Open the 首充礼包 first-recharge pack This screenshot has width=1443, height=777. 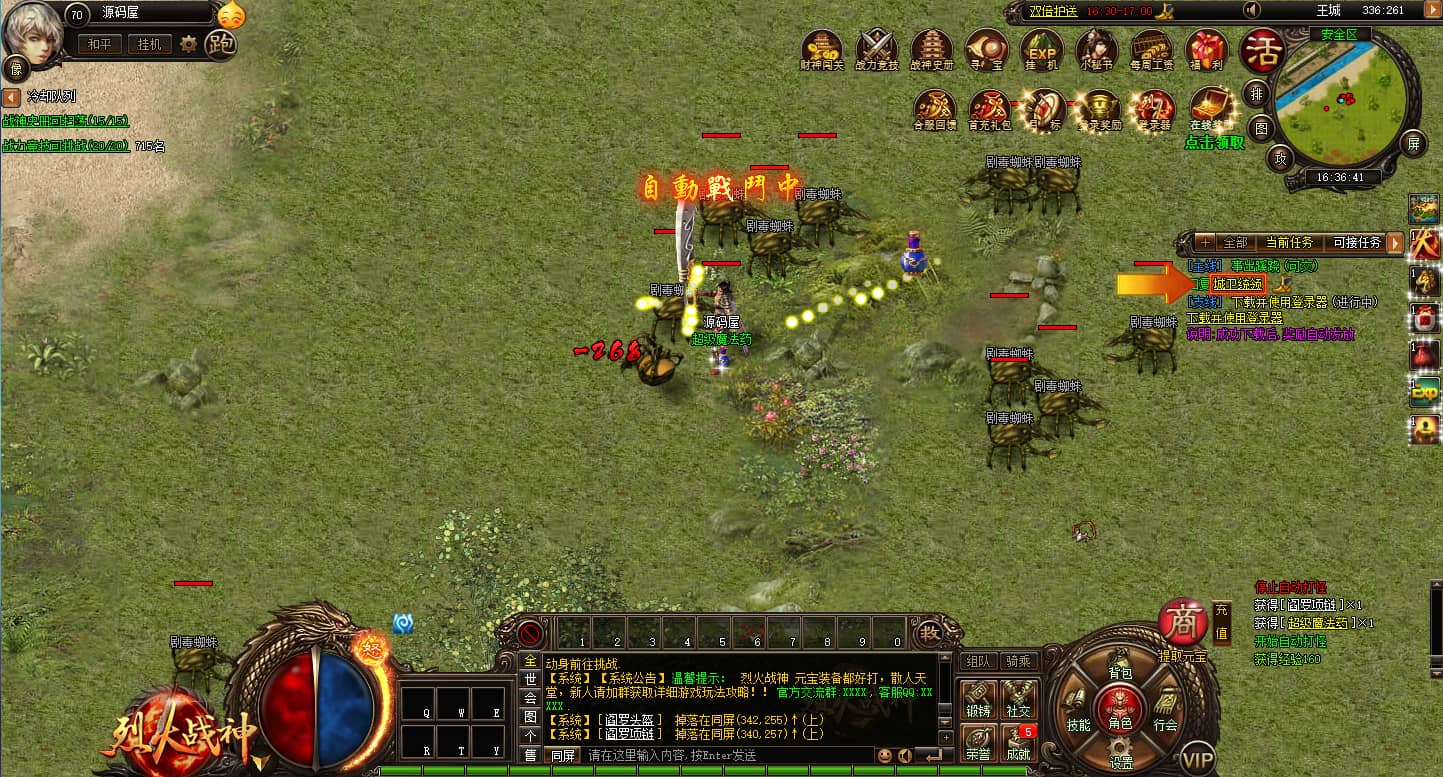pyautogui.click(x=990, y=107)
